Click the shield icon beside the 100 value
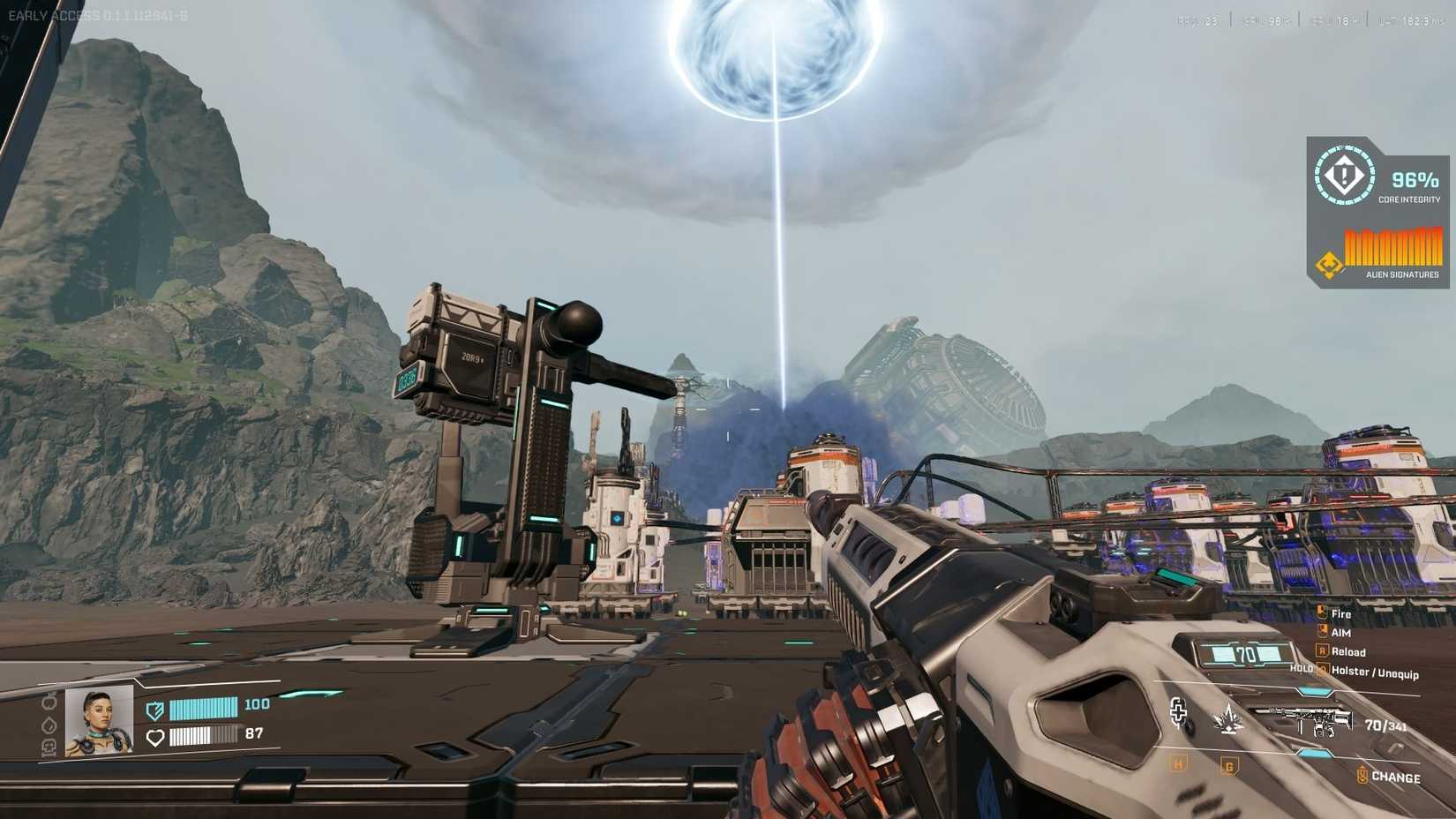This screenshot has width=1456, height=819. coord(155,711)
